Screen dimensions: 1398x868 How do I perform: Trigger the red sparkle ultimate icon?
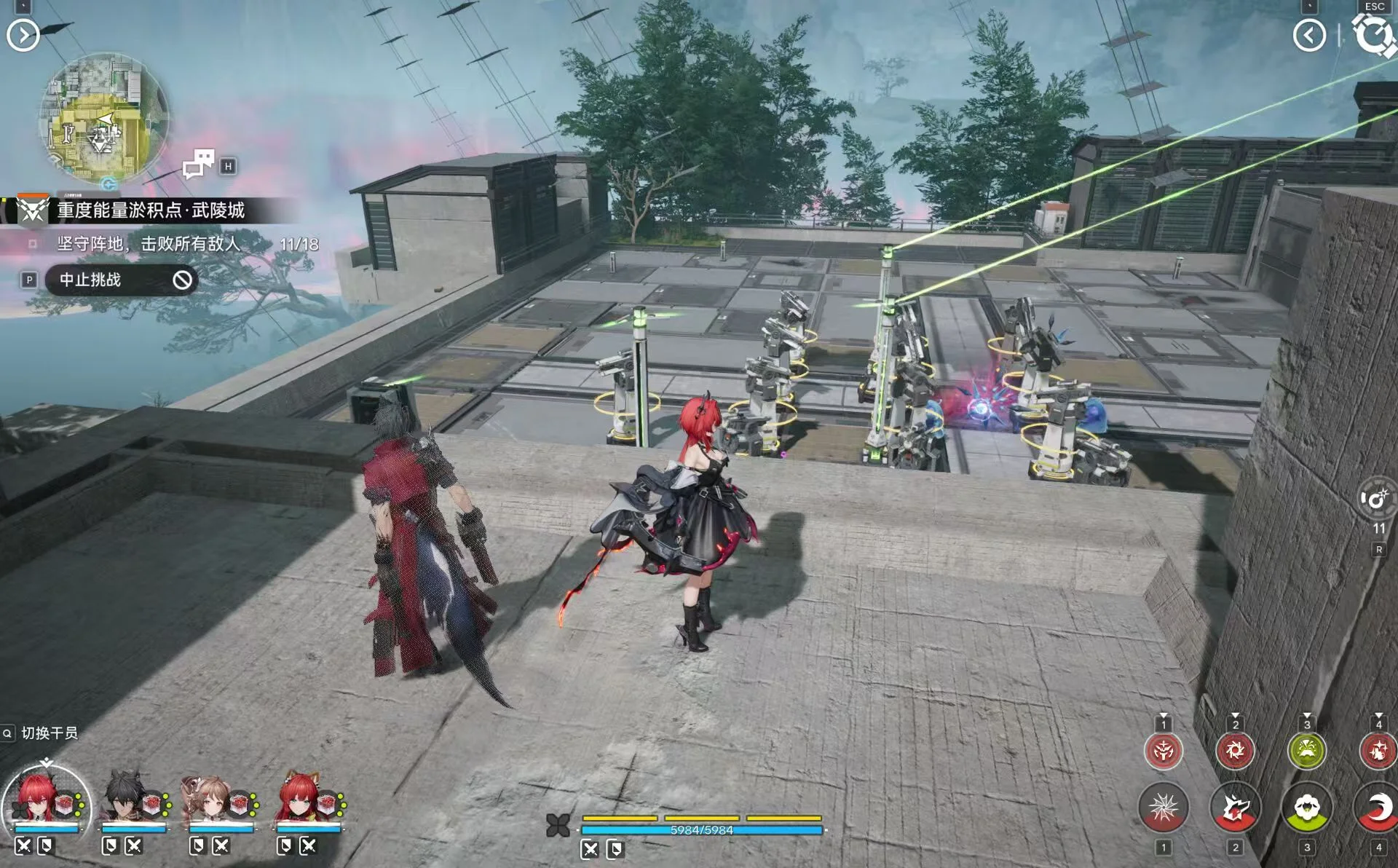click(1378, 750)
